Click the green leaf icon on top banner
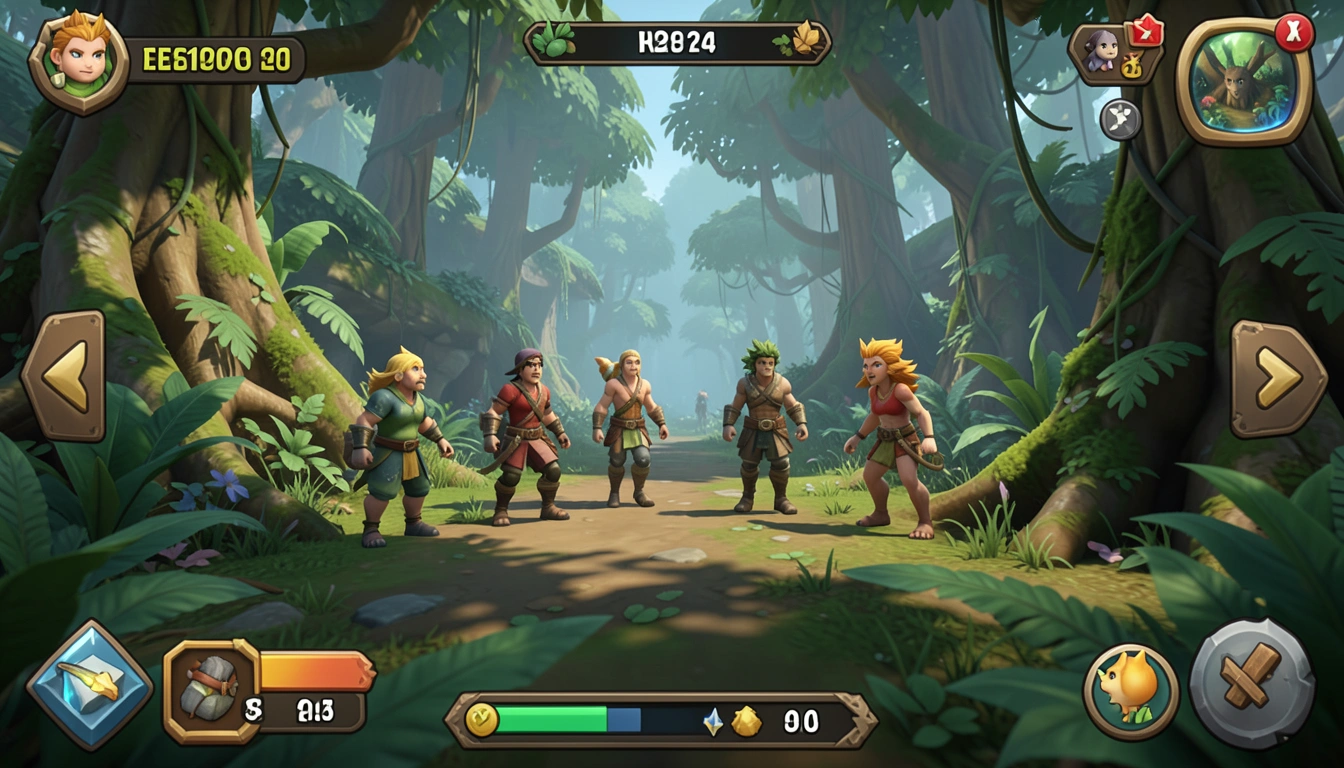This screenshot has height=768, width=1344. 553,42
